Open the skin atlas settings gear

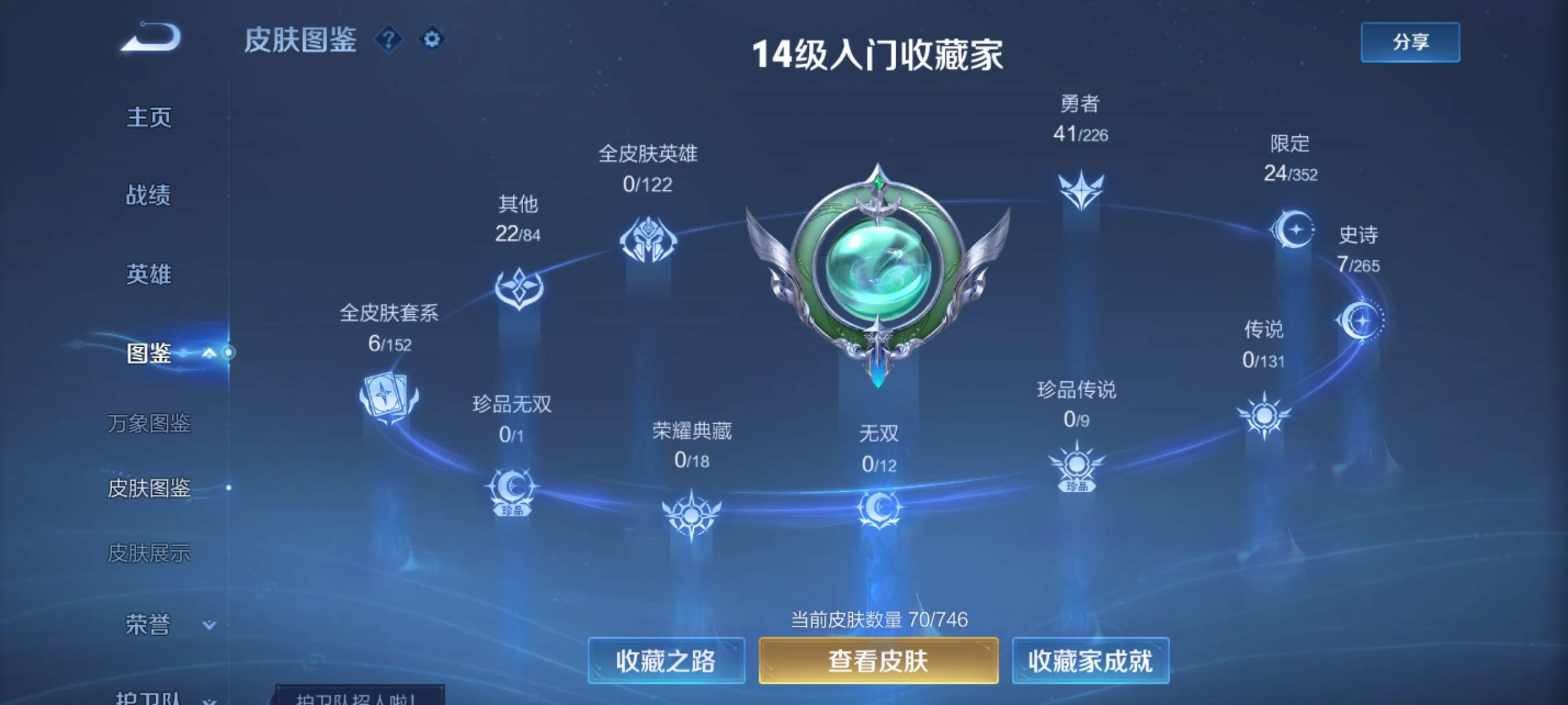pyautogui.click(x=433, y=39)
